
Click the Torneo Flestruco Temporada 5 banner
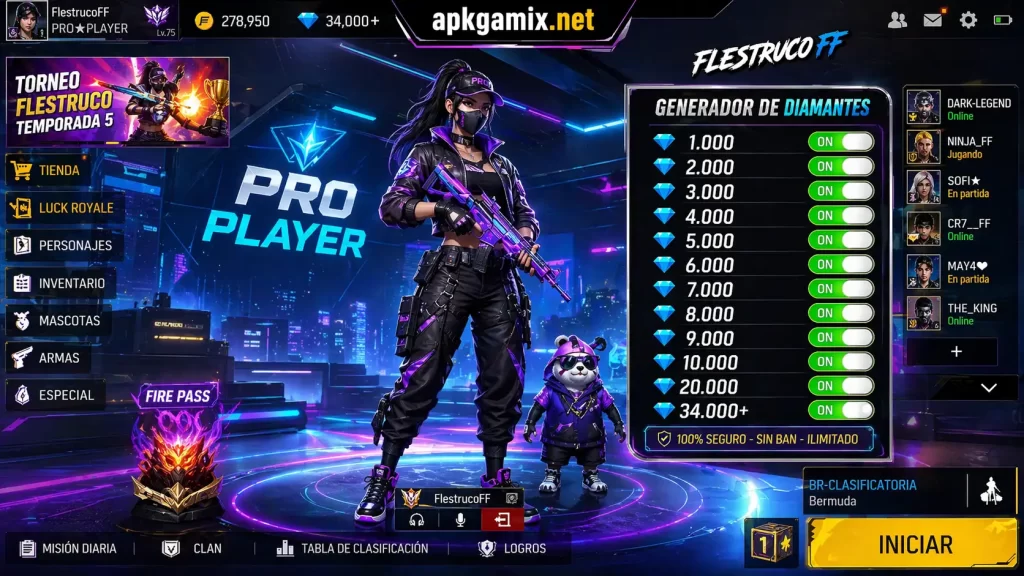[x=118, y=102]
